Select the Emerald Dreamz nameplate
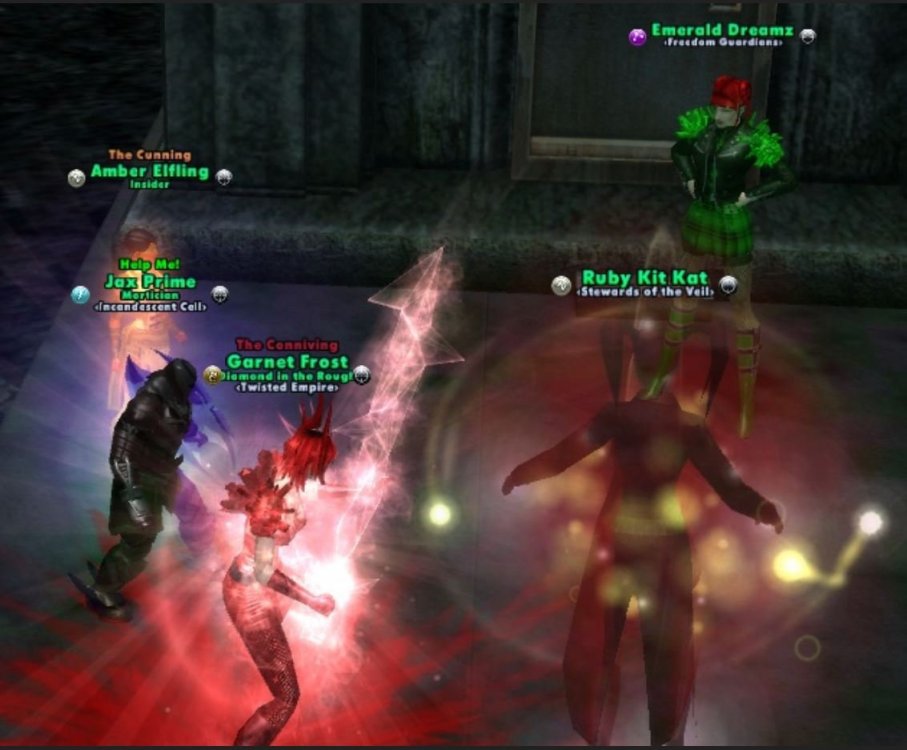907x750 pixels. pos(722,31)
